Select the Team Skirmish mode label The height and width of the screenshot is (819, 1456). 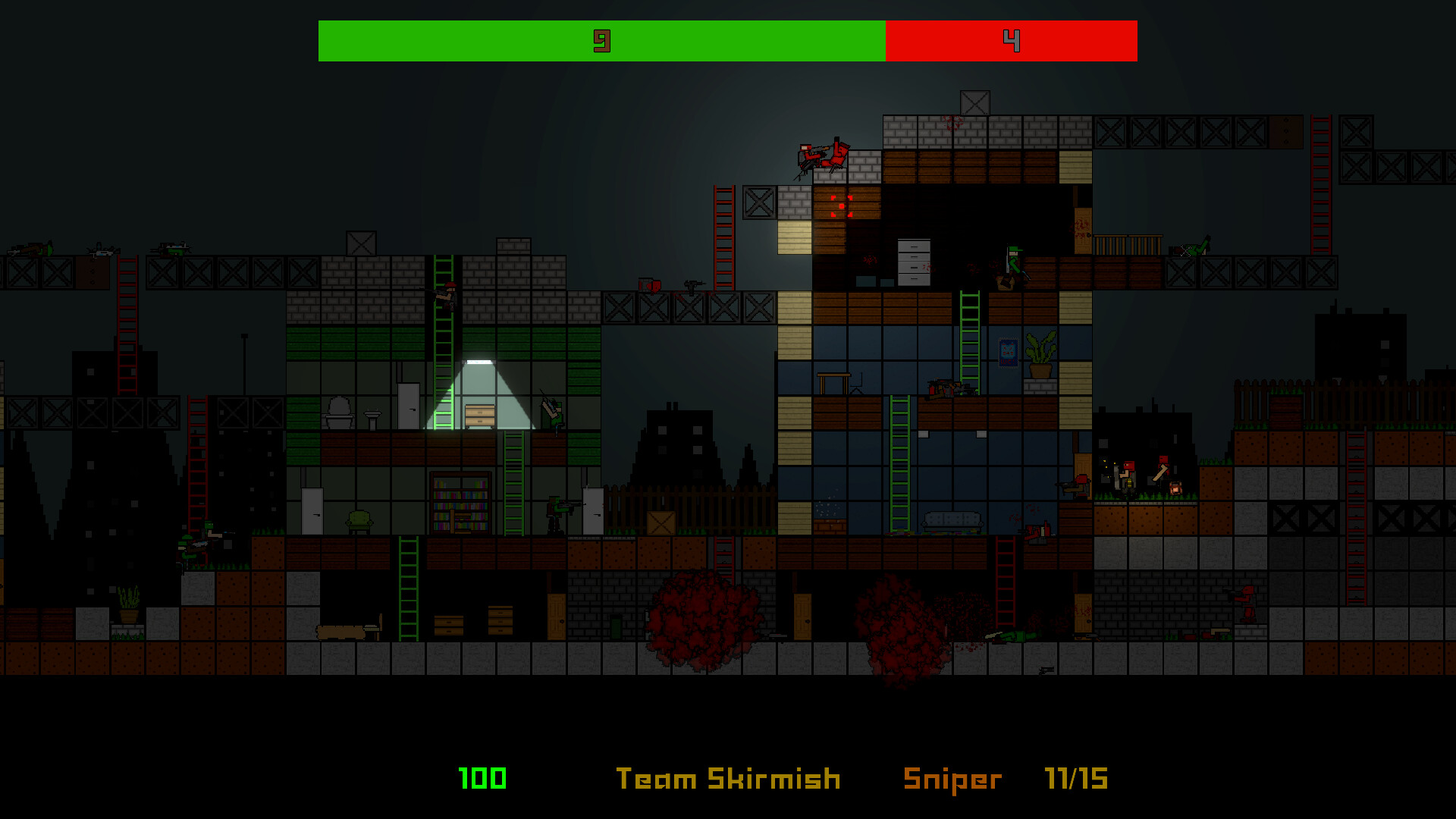728,778
